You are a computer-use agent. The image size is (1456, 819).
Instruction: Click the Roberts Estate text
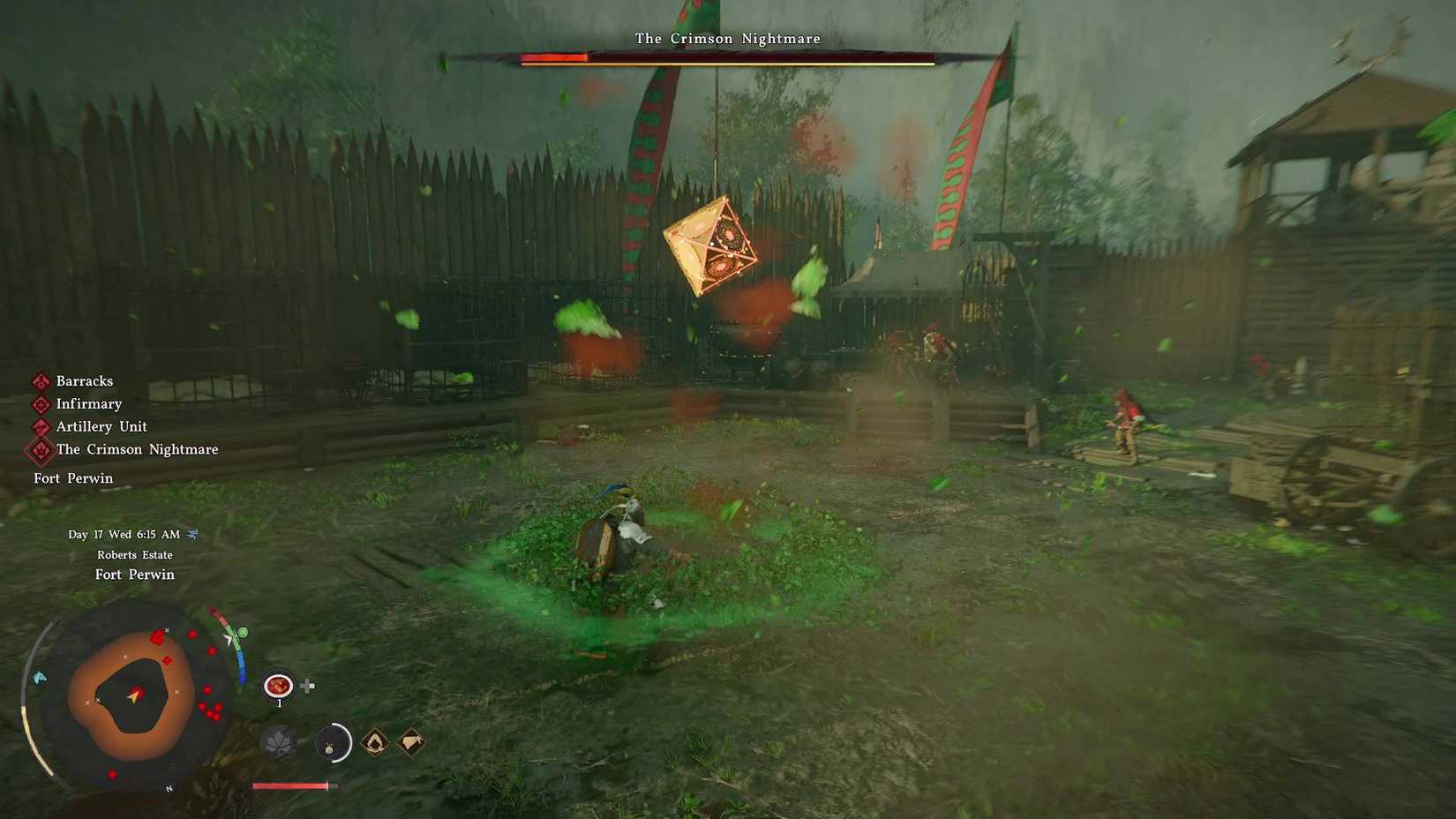coord(135,554)
